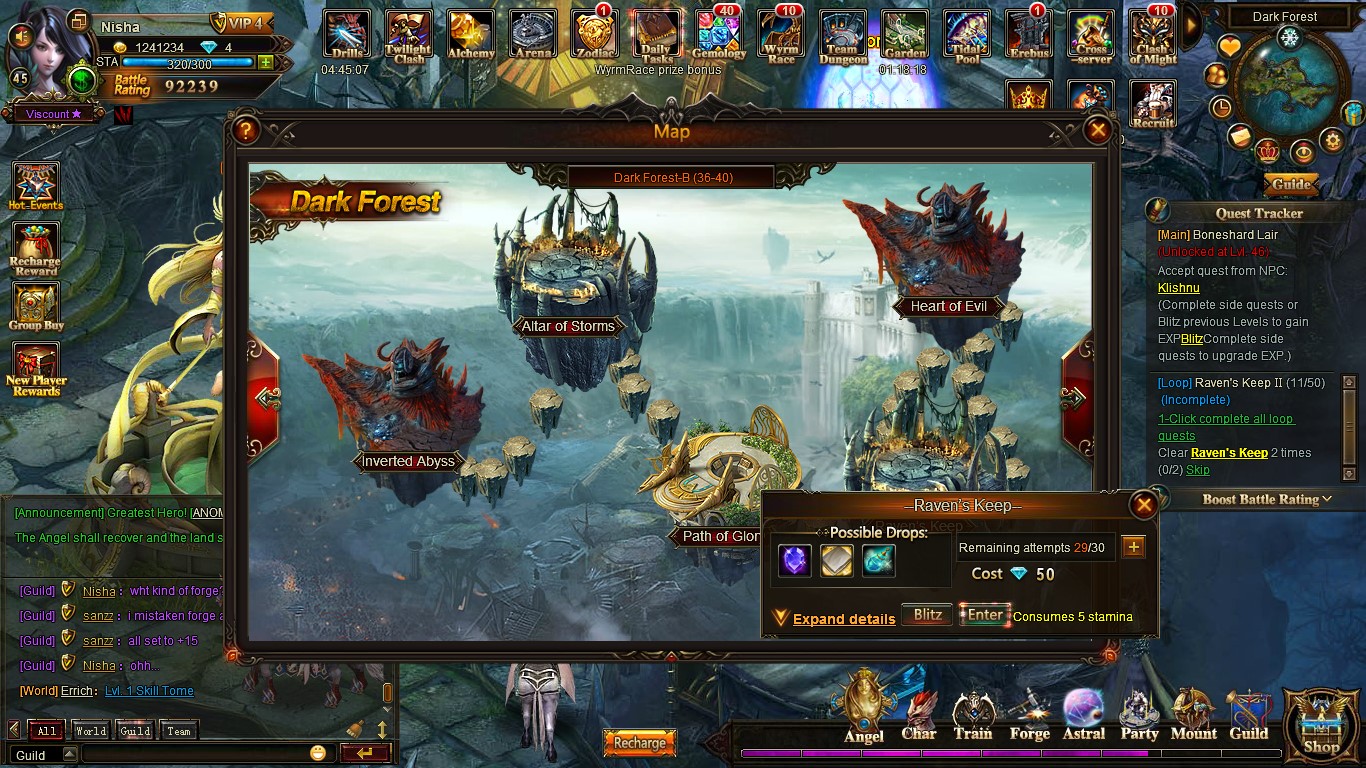The image size is (1366, 768).
Task: Open the Forge menu
Action: click(1029, 716)
